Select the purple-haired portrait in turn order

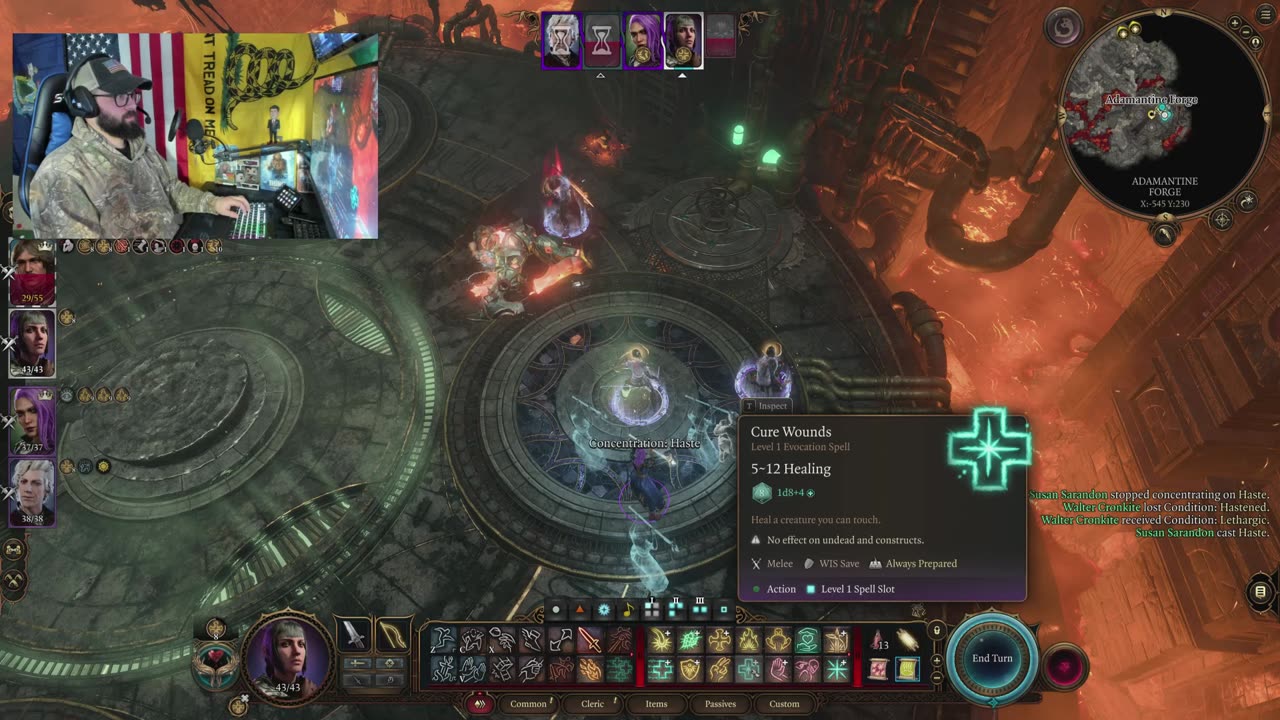pos(642,41)
